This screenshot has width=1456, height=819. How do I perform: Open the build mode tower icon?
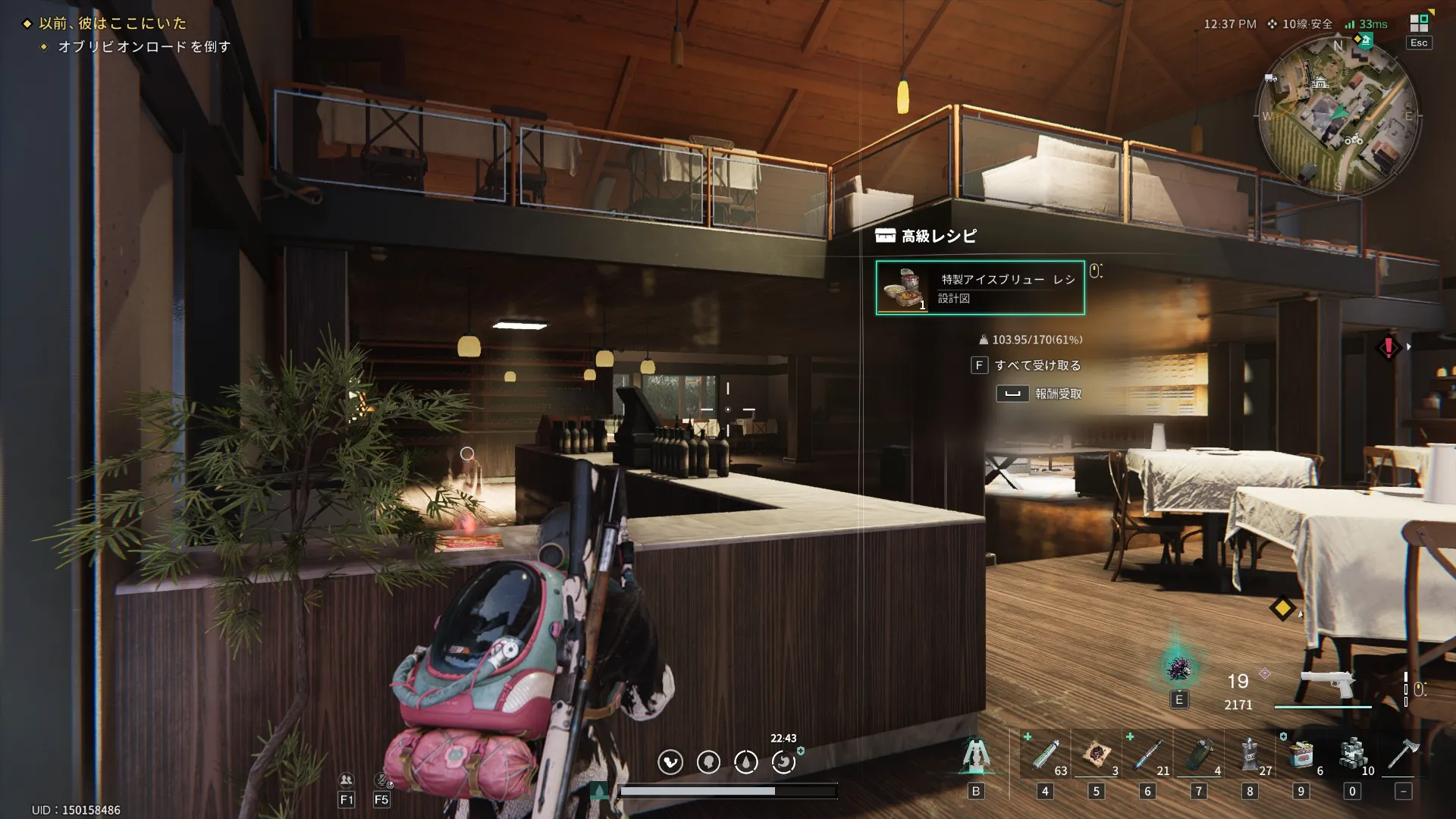[976, 755]
